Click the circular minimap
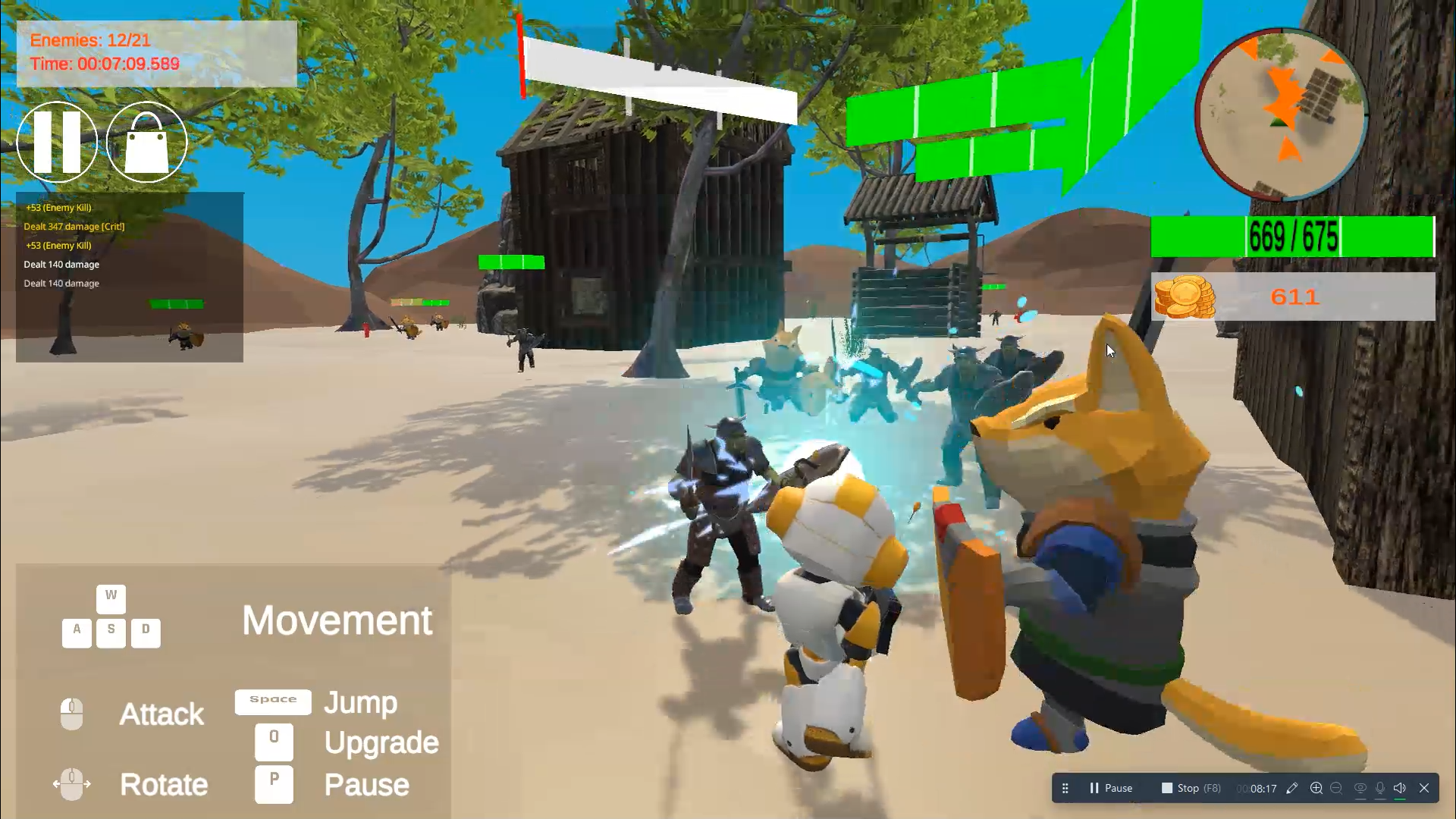The width and height of the screenshot is (1456, 819). point(1281,114)
